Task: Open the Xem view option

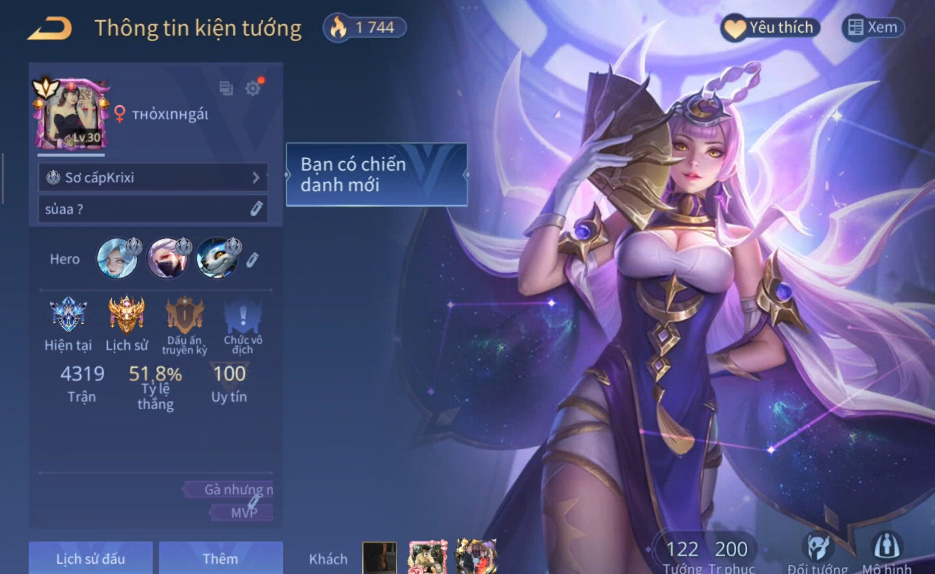Action: coord(872,28)
